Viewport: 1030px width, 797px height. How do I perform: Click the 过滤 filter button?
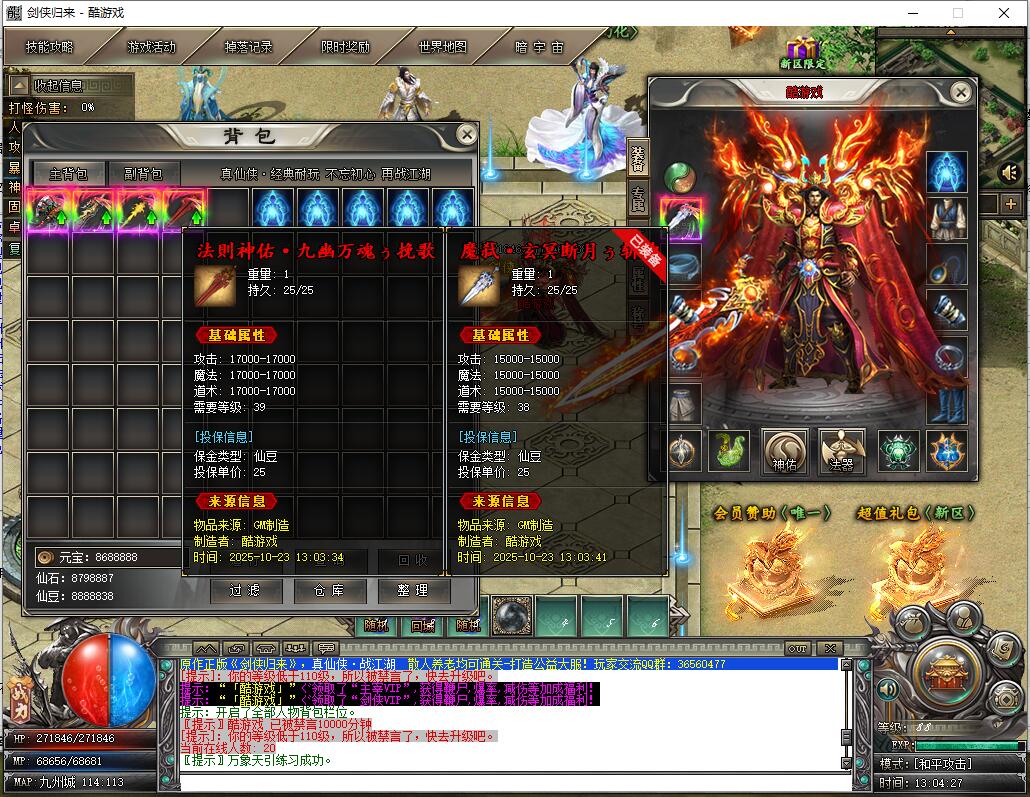pyautogui.click(x=246, y=591)
